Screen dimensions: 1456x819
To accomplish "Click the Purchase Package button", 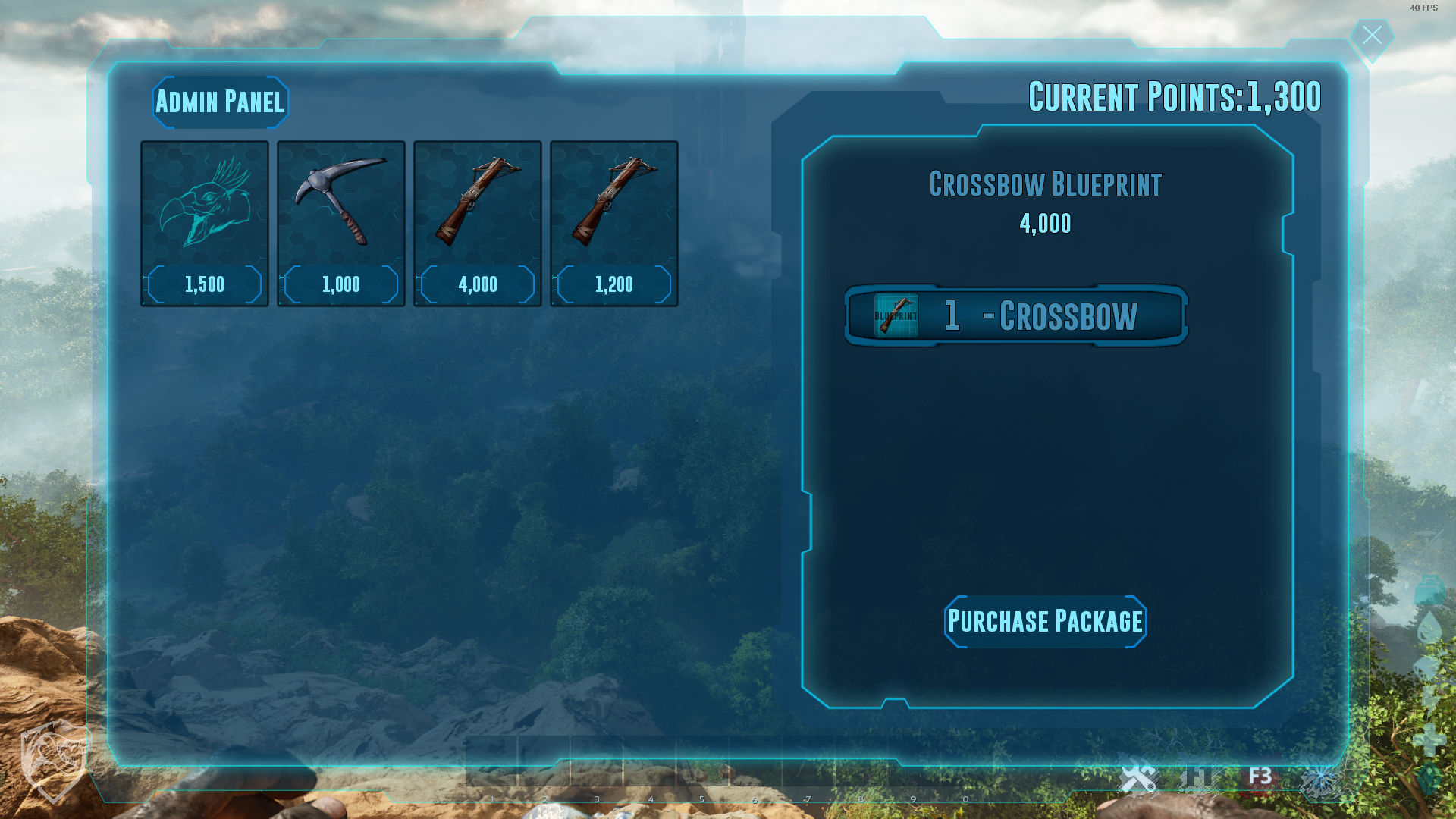I will click(x=1045, y=622).
